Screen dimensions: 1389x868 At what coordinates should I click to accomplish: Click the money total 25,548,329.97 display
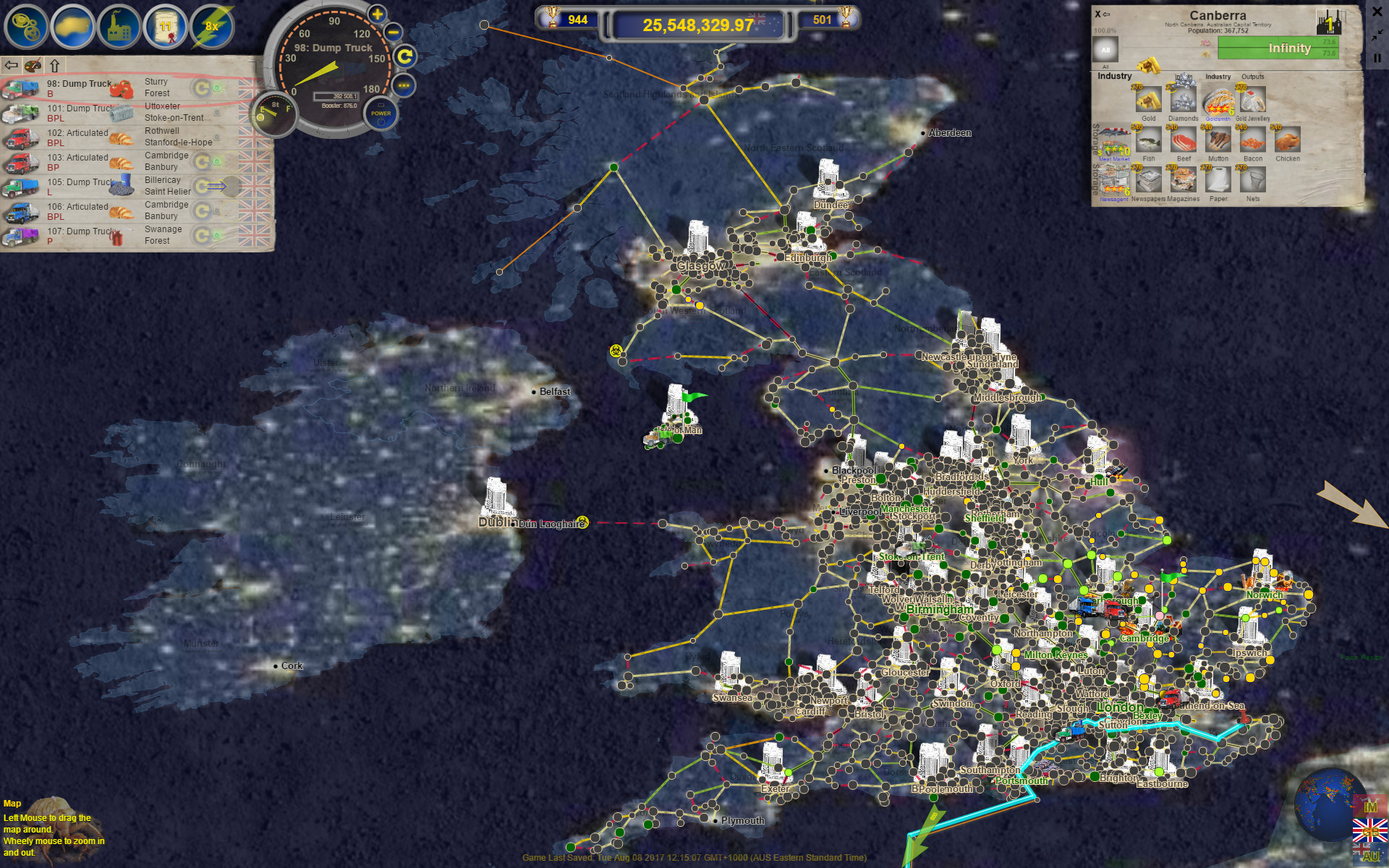coord(698,24)
